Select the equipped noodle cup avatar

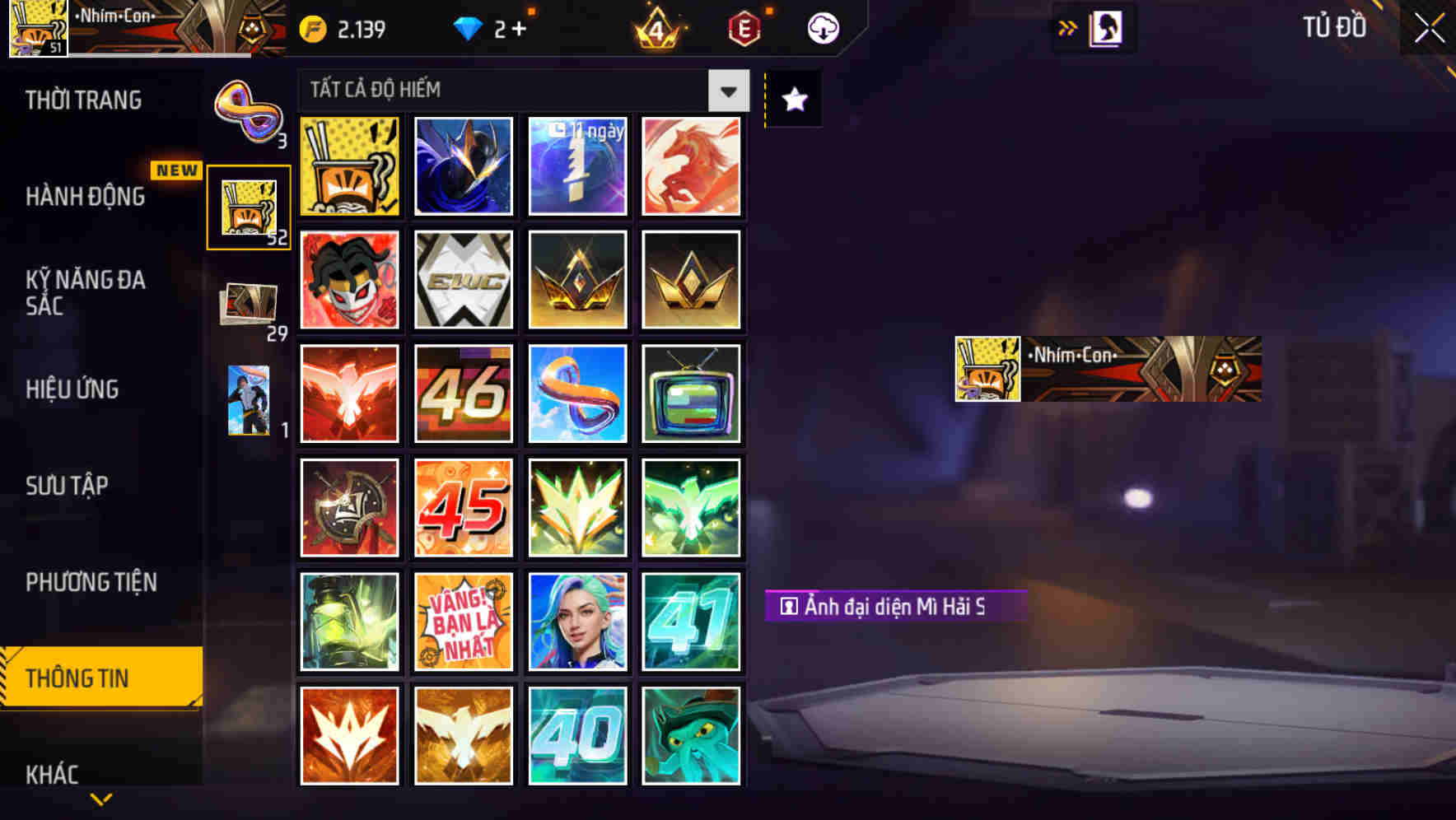pyautogui.click(x=349, y=165)
